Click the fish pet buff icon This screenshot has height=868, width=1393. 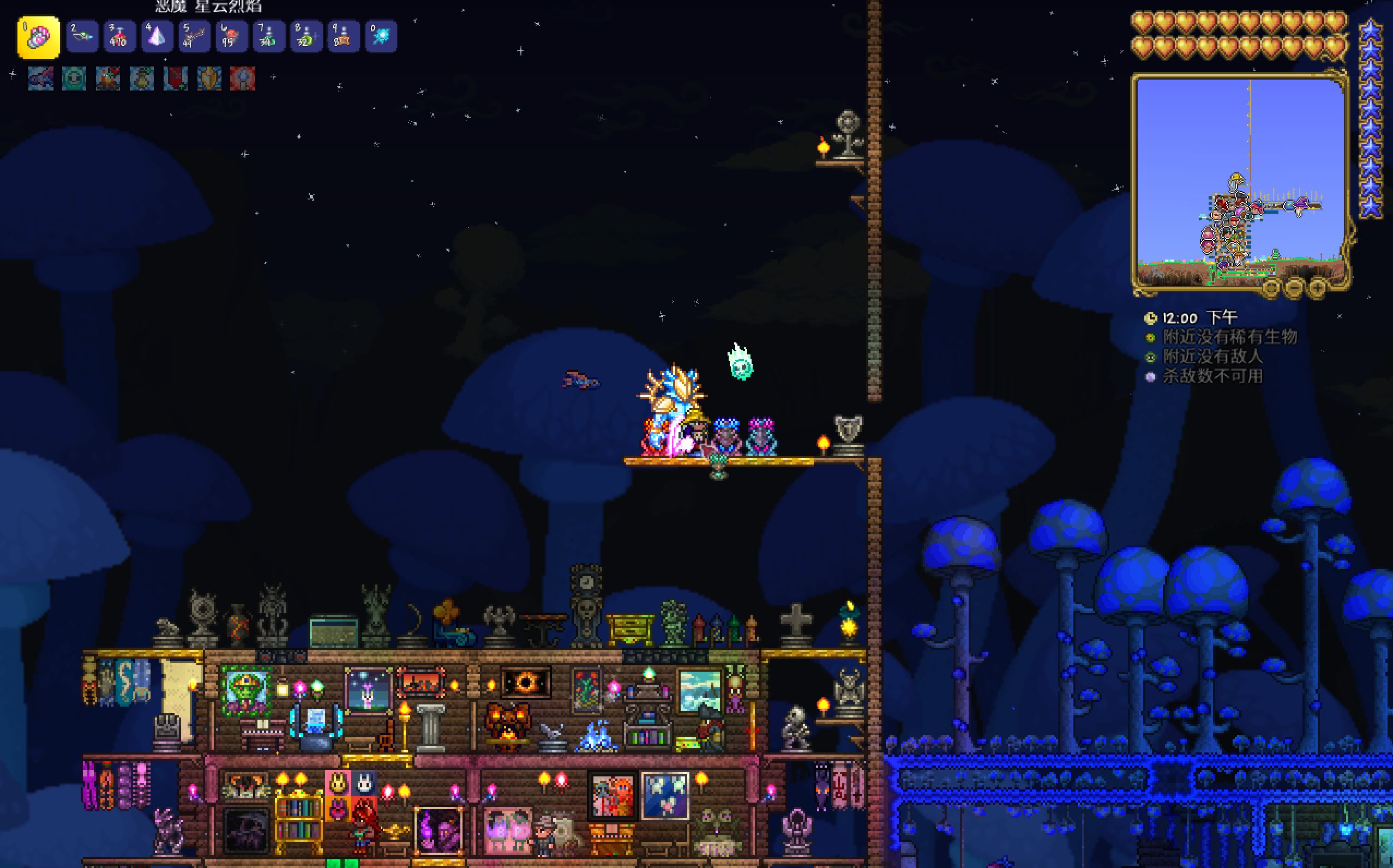click(41, 79)
